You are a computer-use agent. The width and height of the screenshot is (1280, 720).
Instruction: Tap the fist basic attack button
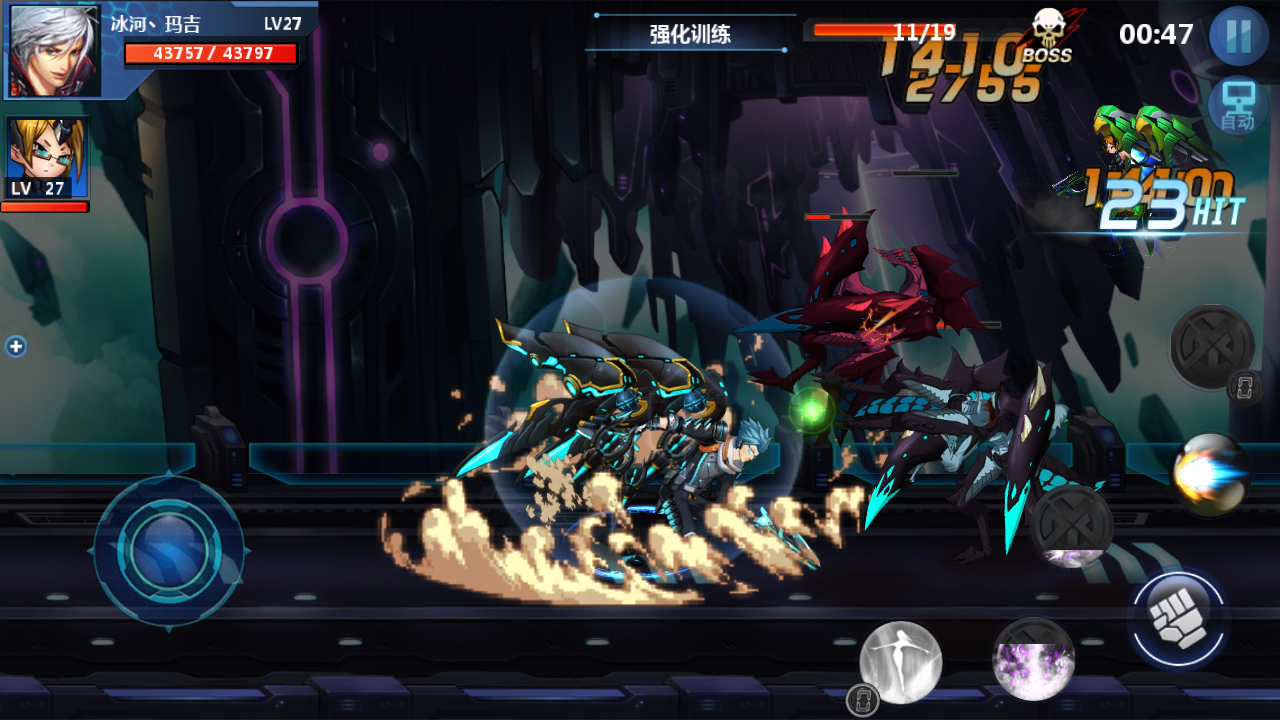(x=1179, y=620)
